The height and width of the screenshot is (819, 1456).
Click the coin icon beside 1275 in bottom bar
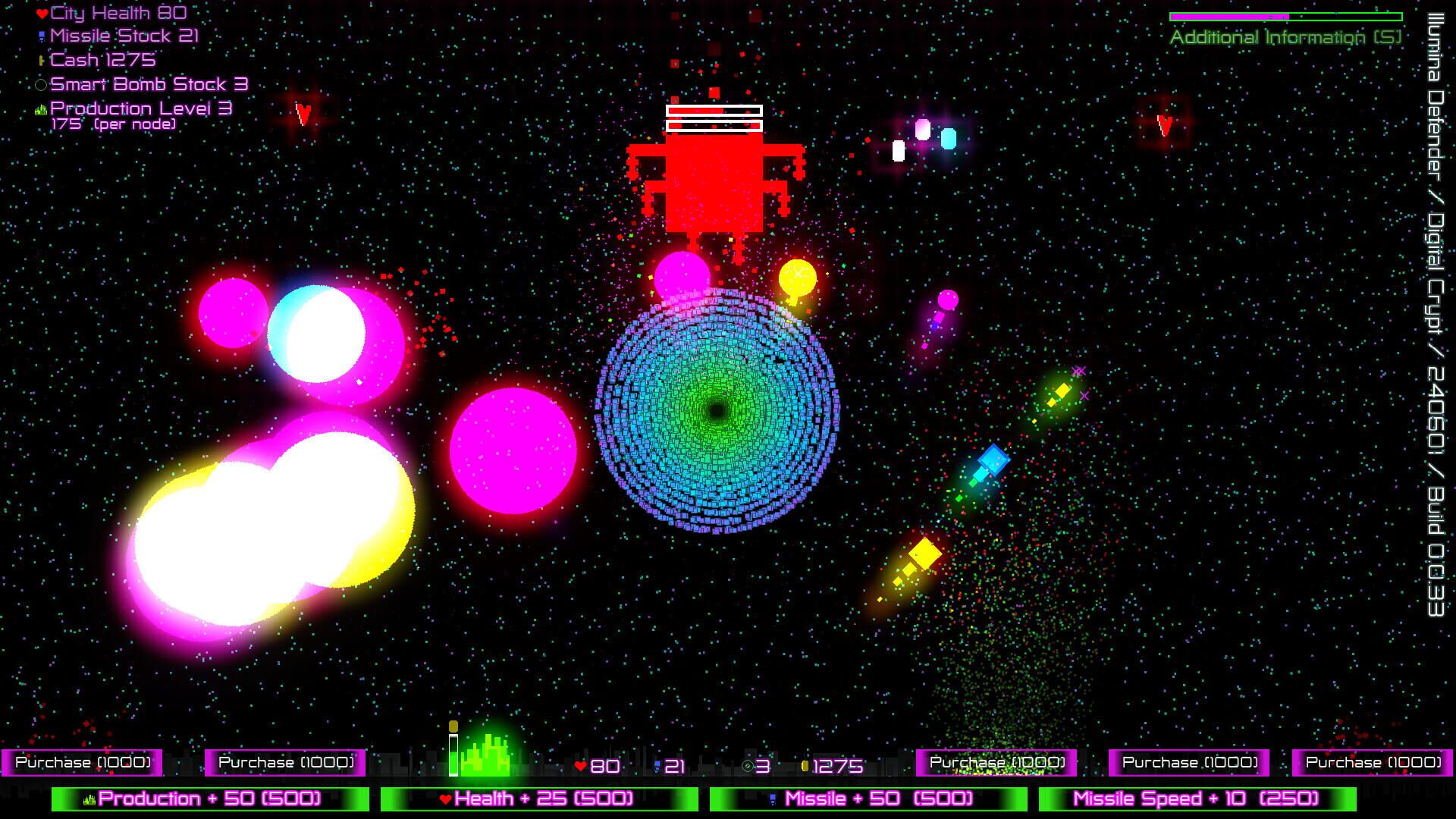[806, 767]
